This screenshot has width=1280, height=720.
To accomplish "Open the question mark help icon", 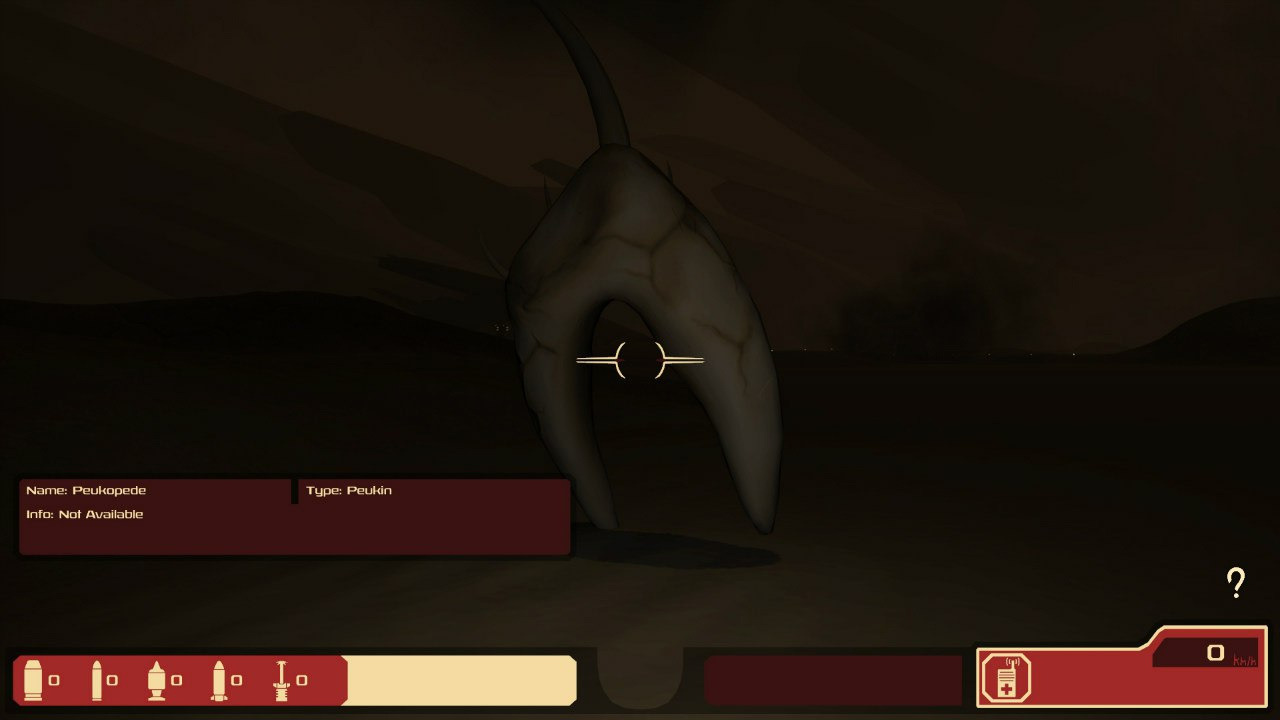I will 1236,582.
